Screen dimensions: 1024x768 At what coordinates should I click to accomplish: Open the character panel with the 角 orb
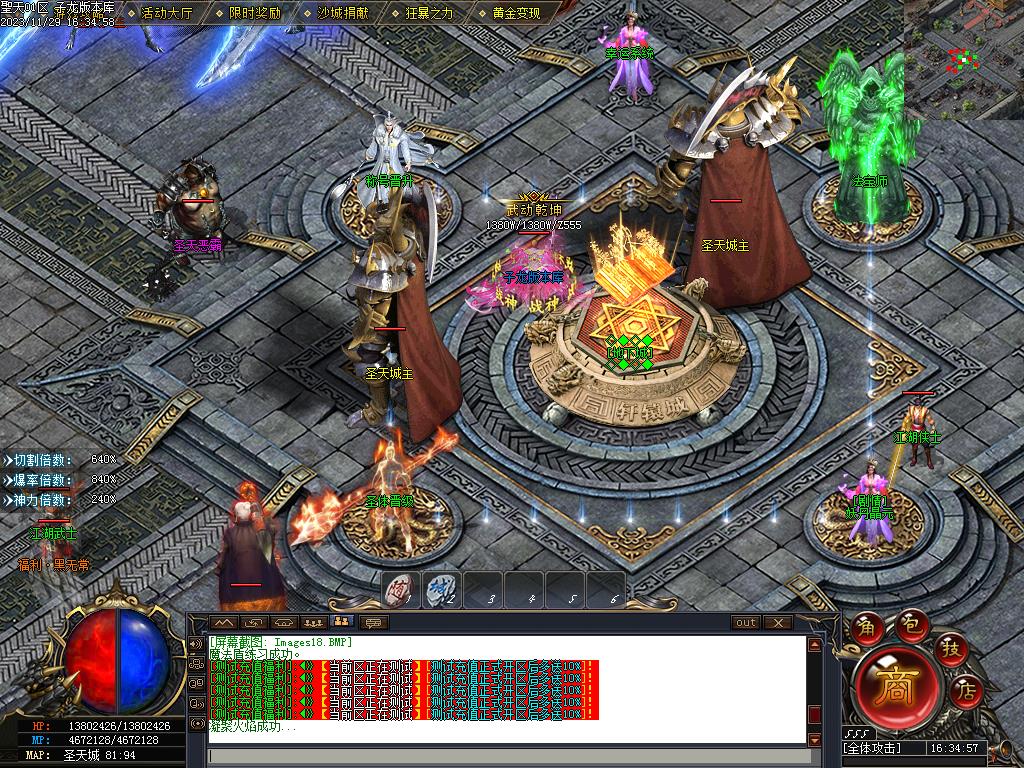(x=865, y=626)
